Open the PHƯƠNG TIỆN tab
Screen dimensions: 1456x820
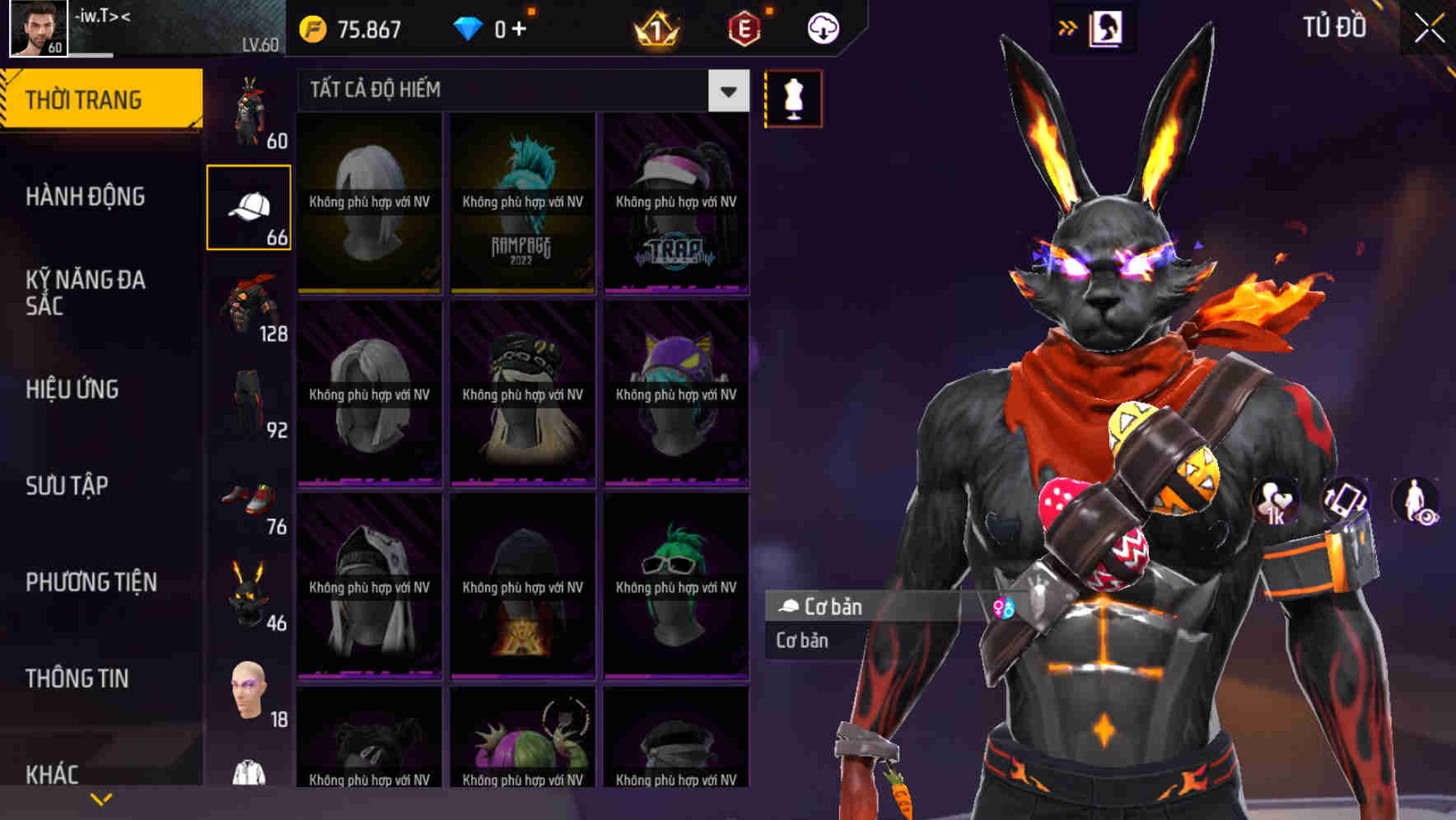[x=88, y=582]
